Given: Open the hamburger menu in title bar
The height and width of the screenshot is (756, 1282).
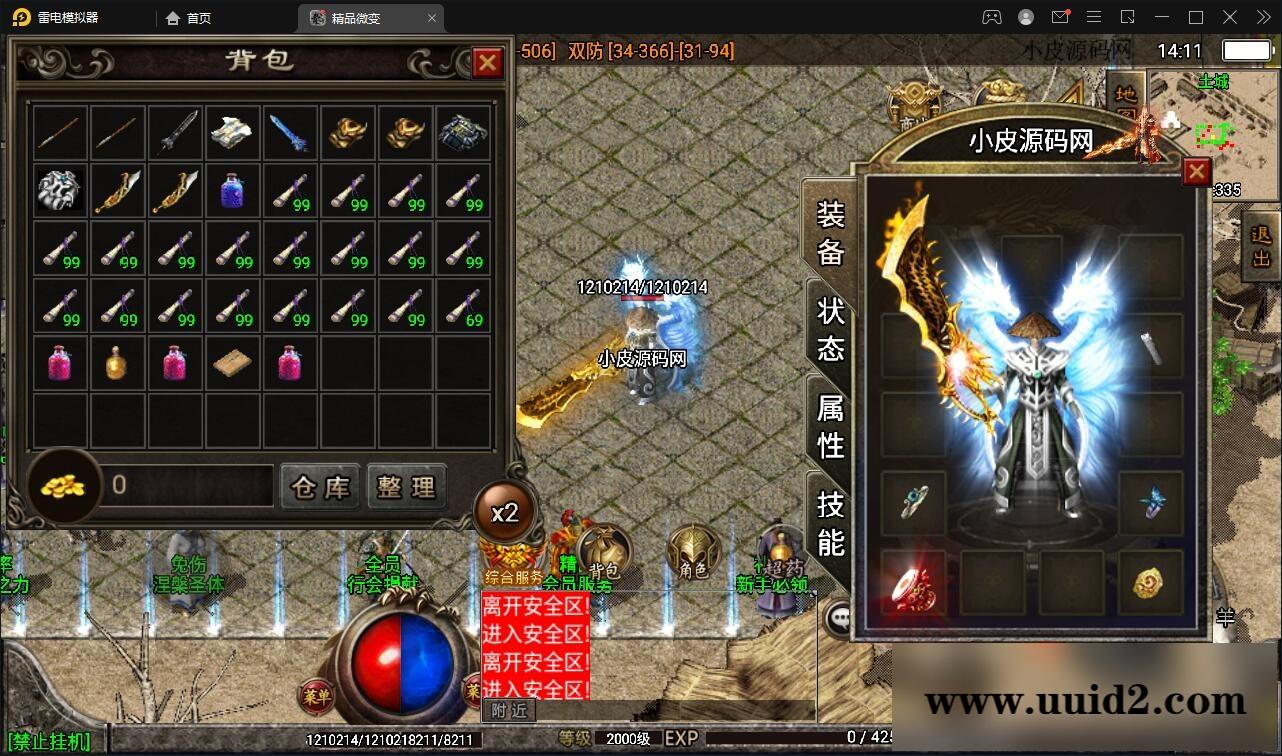Looking at the screenshot, I should (x=1095, y=17).
